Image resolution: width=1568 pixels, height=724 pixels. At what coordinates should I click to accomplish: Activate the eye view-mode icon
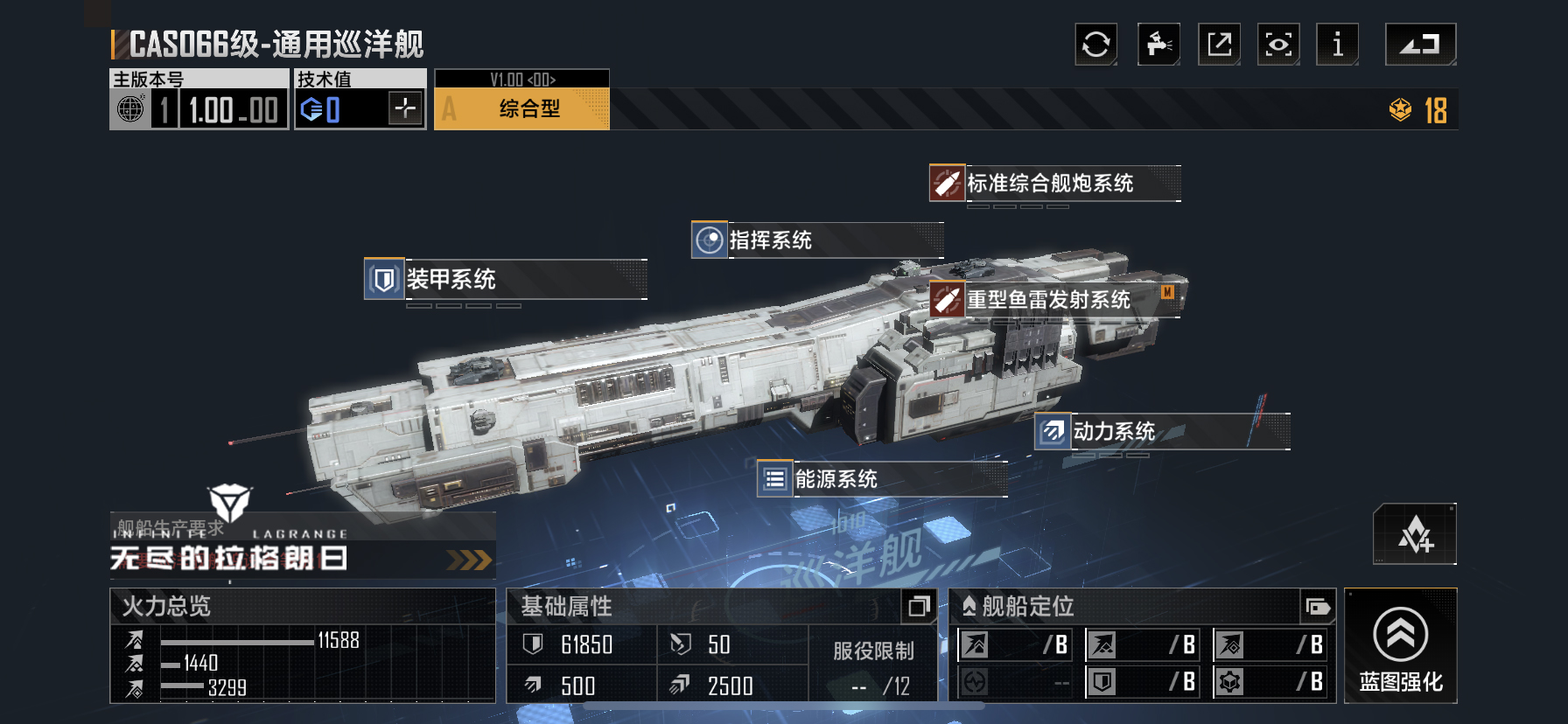click(x=1278, y=45)
